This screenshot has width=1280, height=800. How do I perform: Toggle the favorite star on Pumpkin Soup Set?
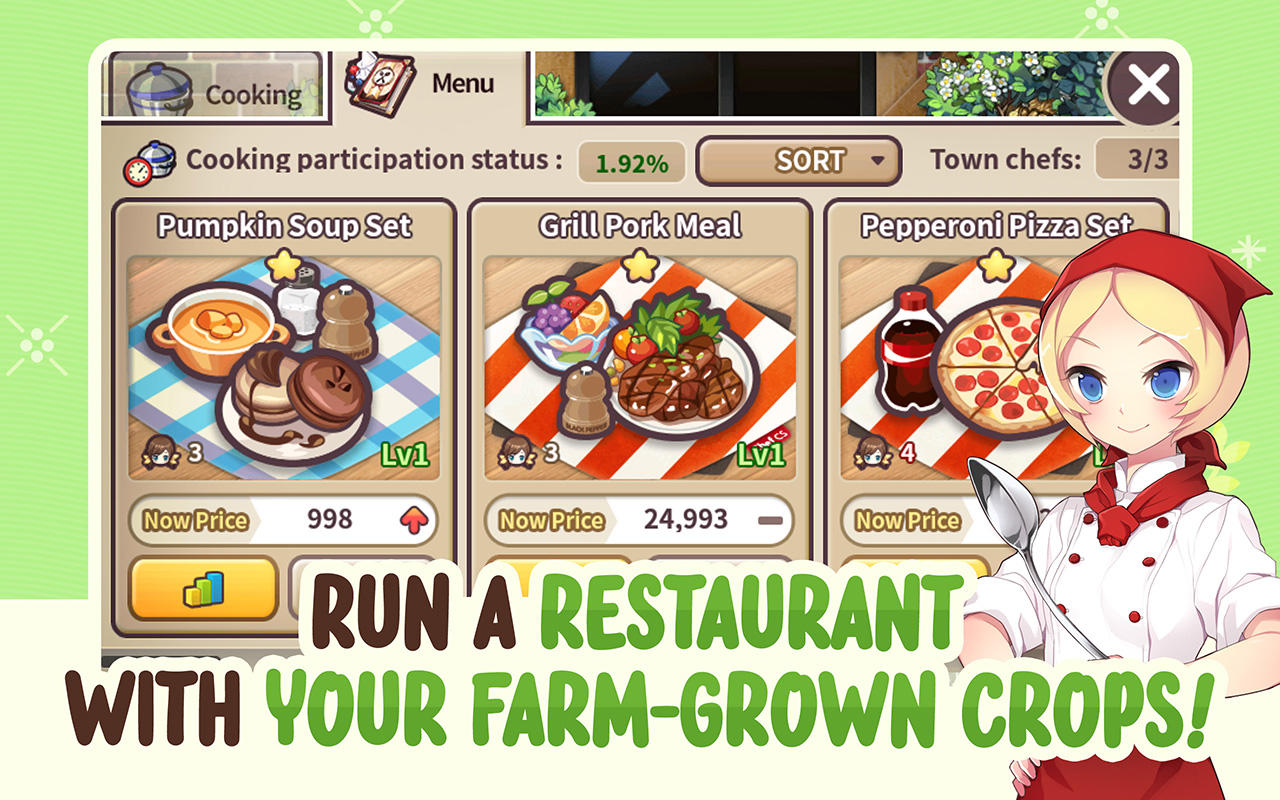click(282, 262)
